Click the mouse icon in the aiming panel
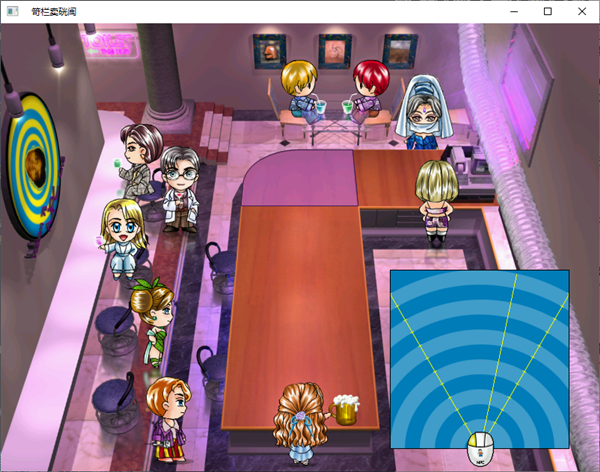This screenshot has width=600, height=472. [480, 449]
